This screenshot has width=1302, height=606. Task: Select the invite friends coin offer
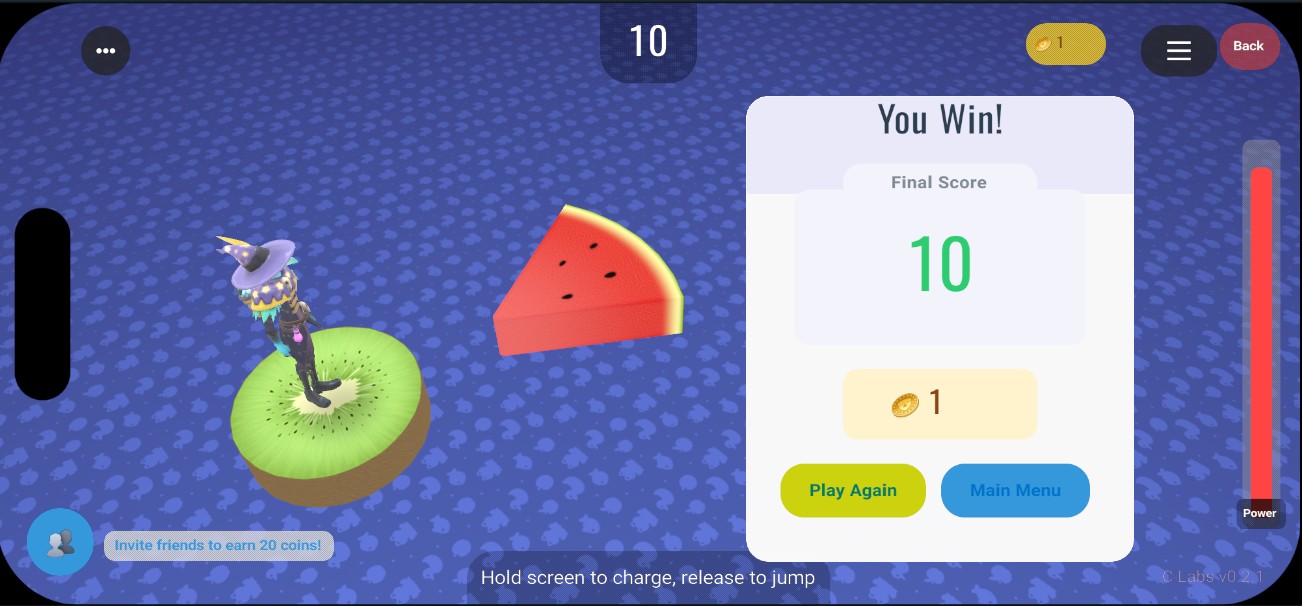(218, 545)
